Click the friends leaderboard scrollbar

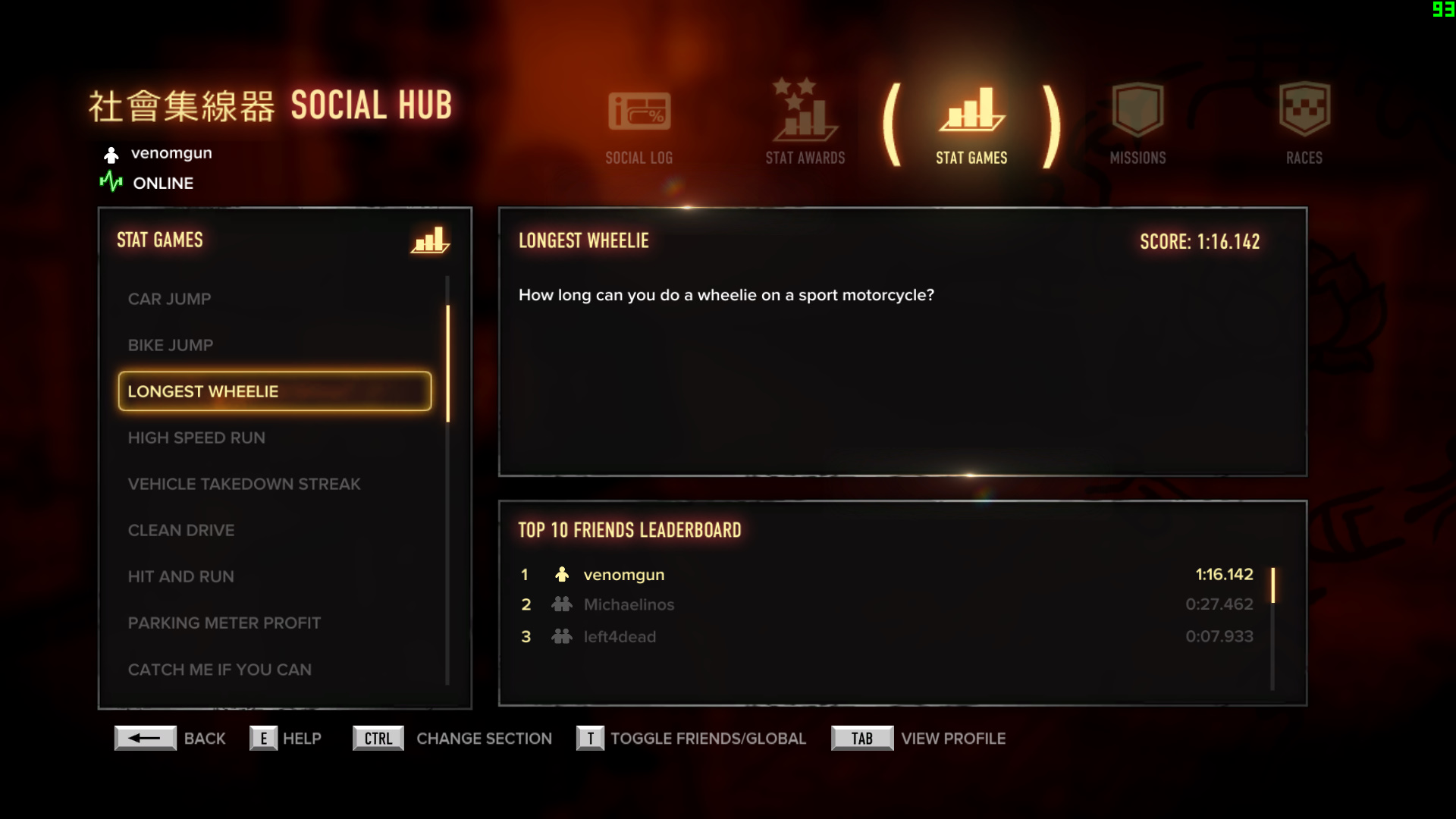point(1272,585)
